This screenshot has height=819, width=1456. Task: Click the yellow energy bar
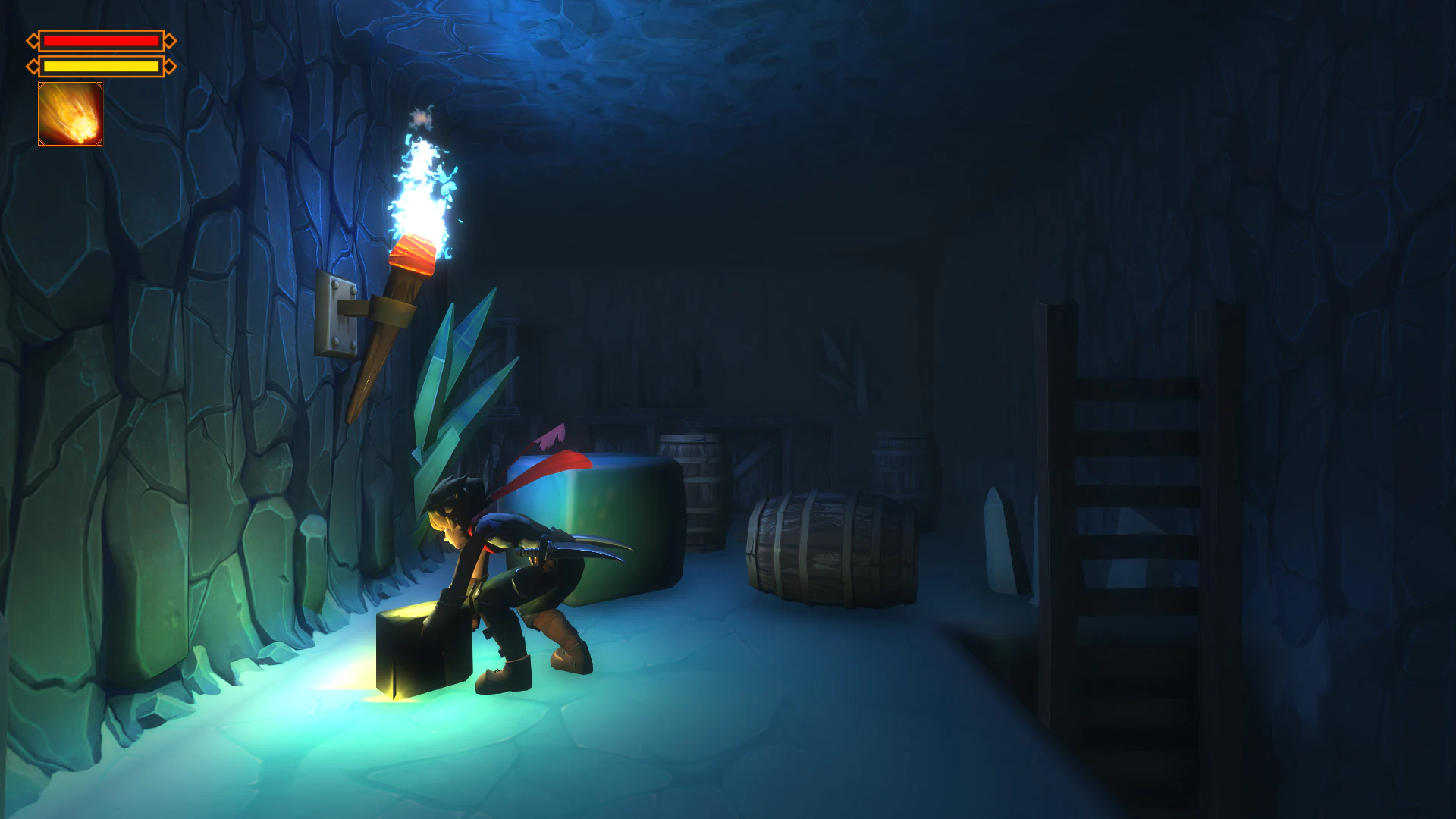pos(102,65)
